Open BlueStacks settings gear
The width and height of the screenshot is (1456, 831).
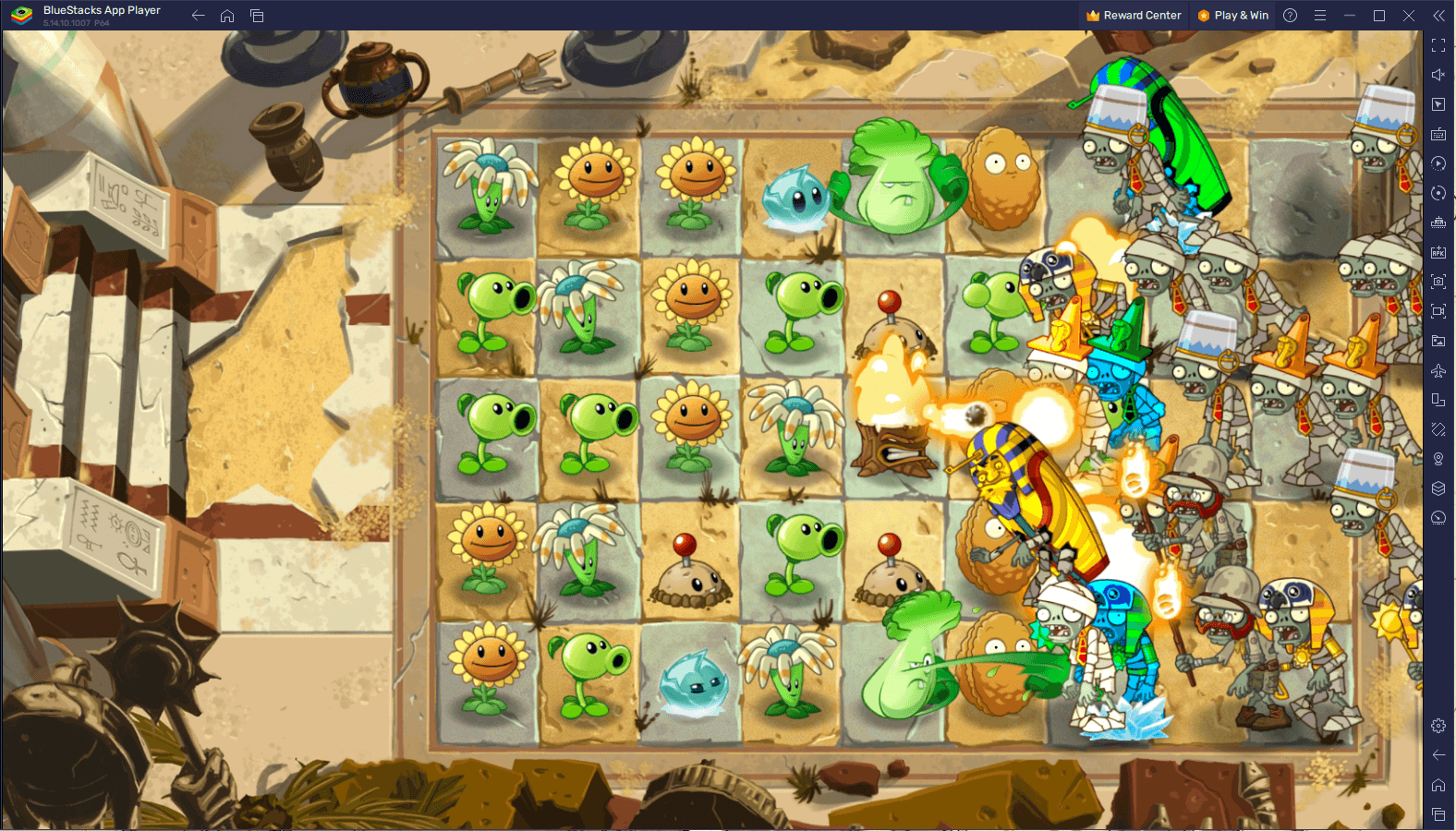pos(1438,726)
